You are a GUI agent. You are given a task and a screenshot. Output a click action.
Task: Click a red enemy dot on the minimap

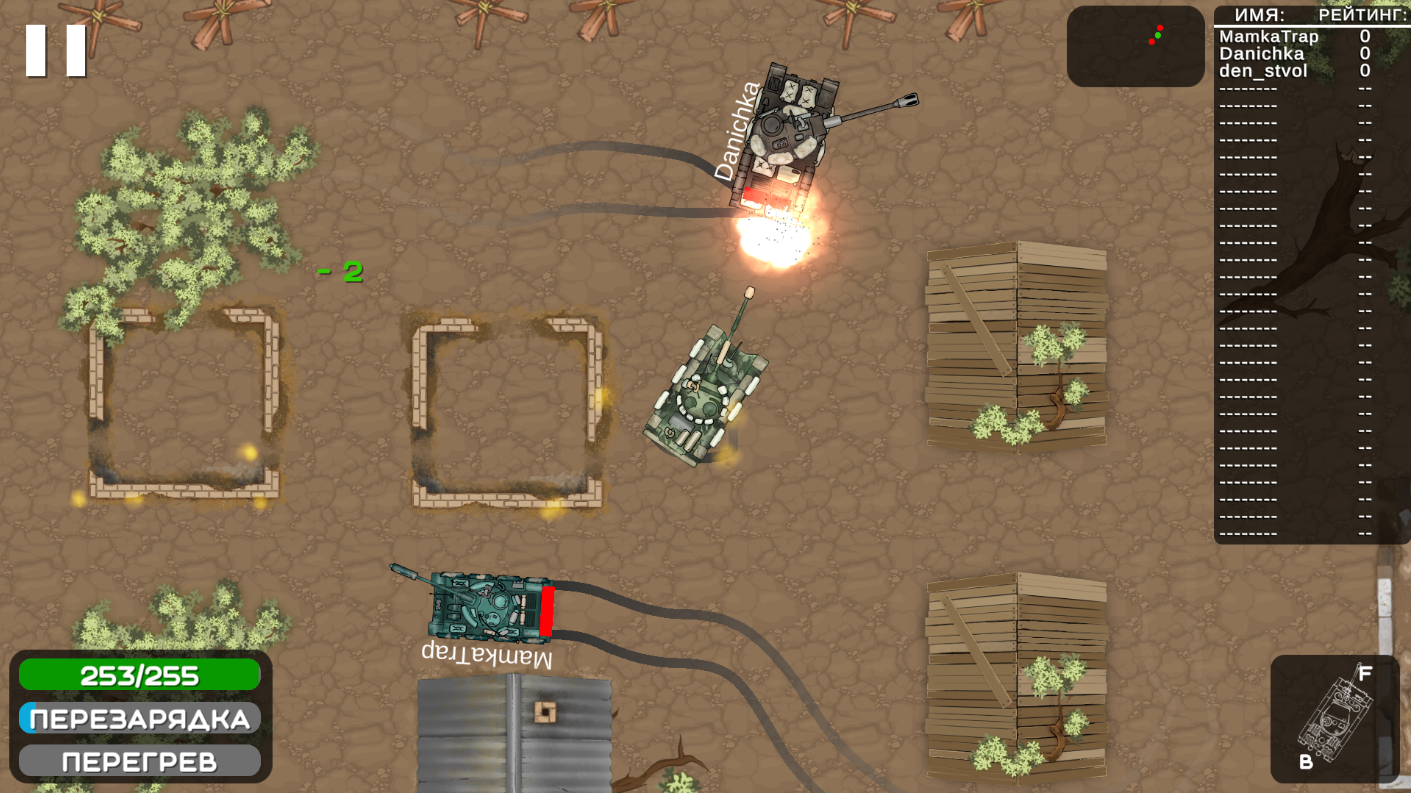pos(1160,27)
